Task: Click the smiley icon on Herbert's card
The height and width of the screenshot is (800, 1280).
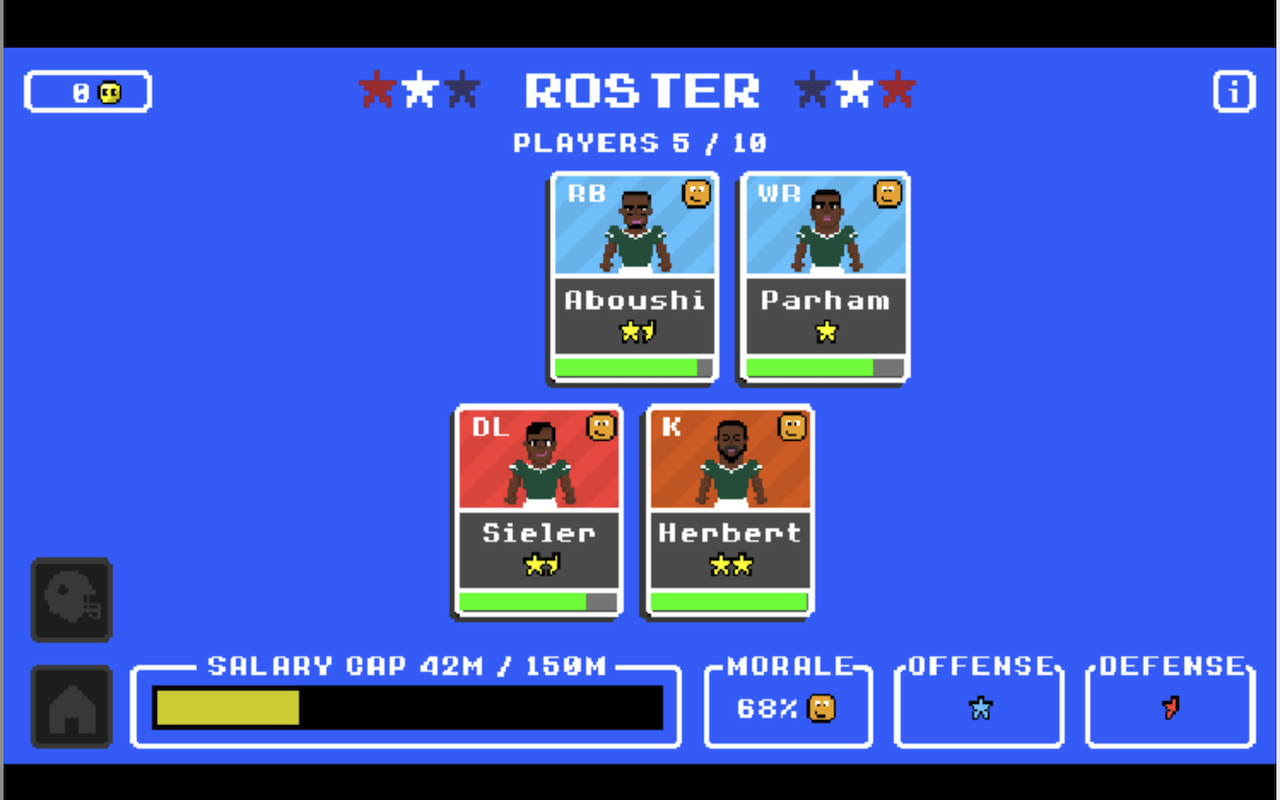Action: coord(788,426)
